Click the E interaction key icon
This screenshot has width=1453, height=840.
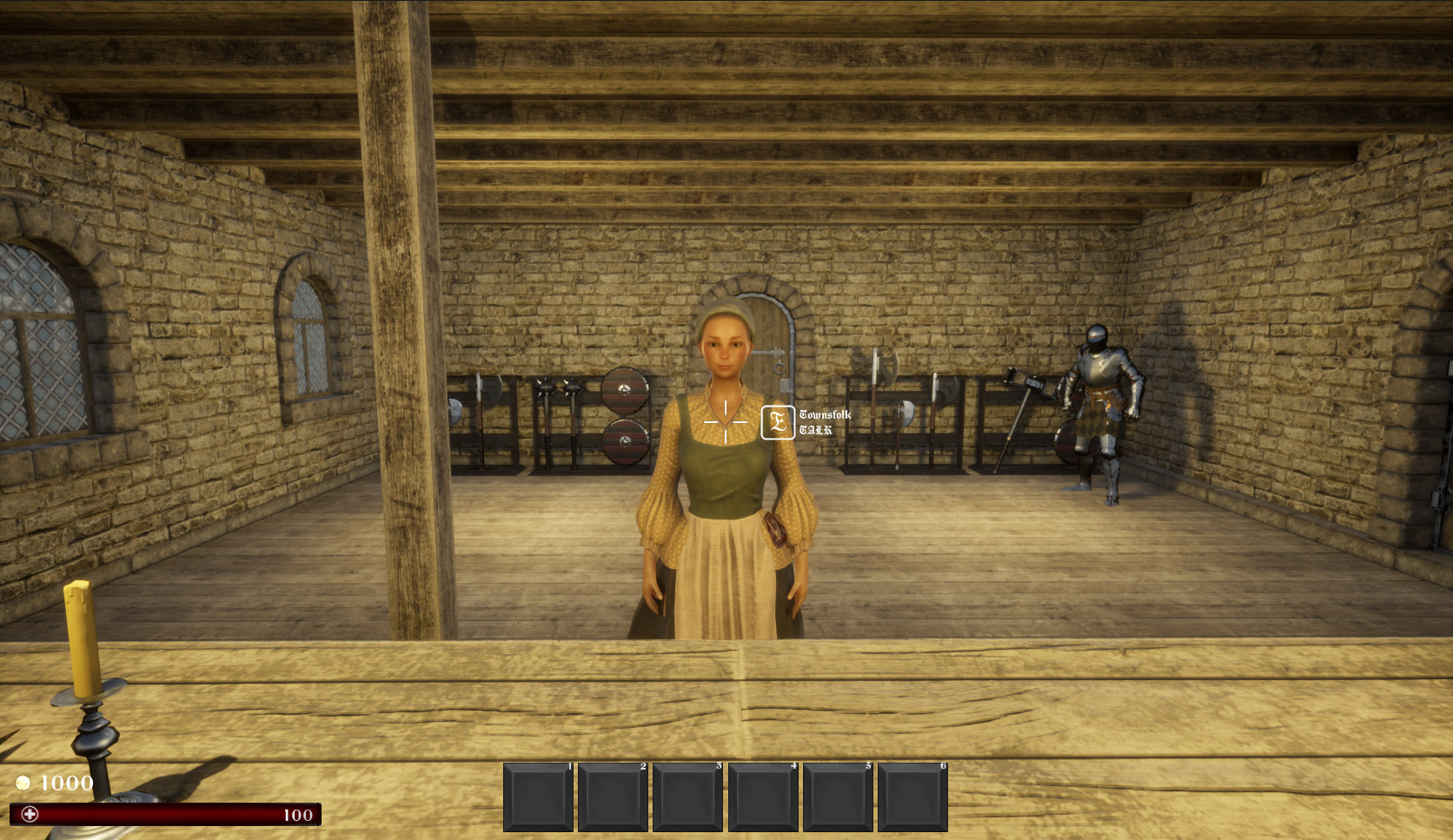pos(780,421)
